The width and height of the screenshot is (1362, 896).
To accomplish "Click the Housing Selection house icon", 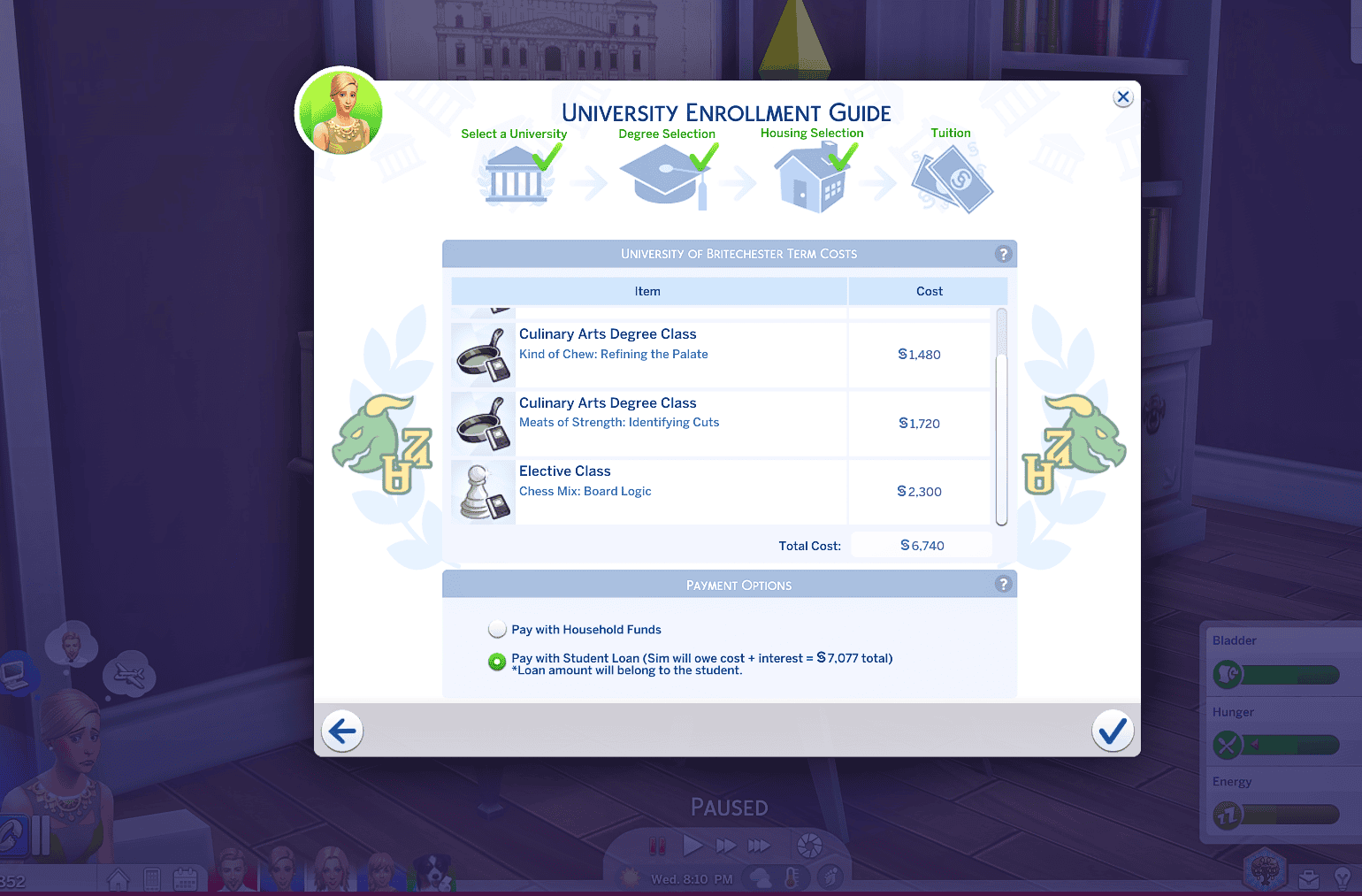I will tap(811, 176).
